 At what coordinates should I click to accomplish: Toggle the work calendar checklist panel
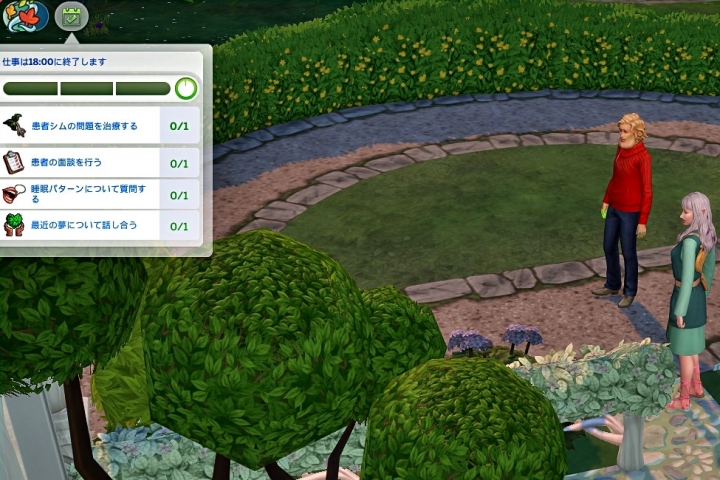71,16
